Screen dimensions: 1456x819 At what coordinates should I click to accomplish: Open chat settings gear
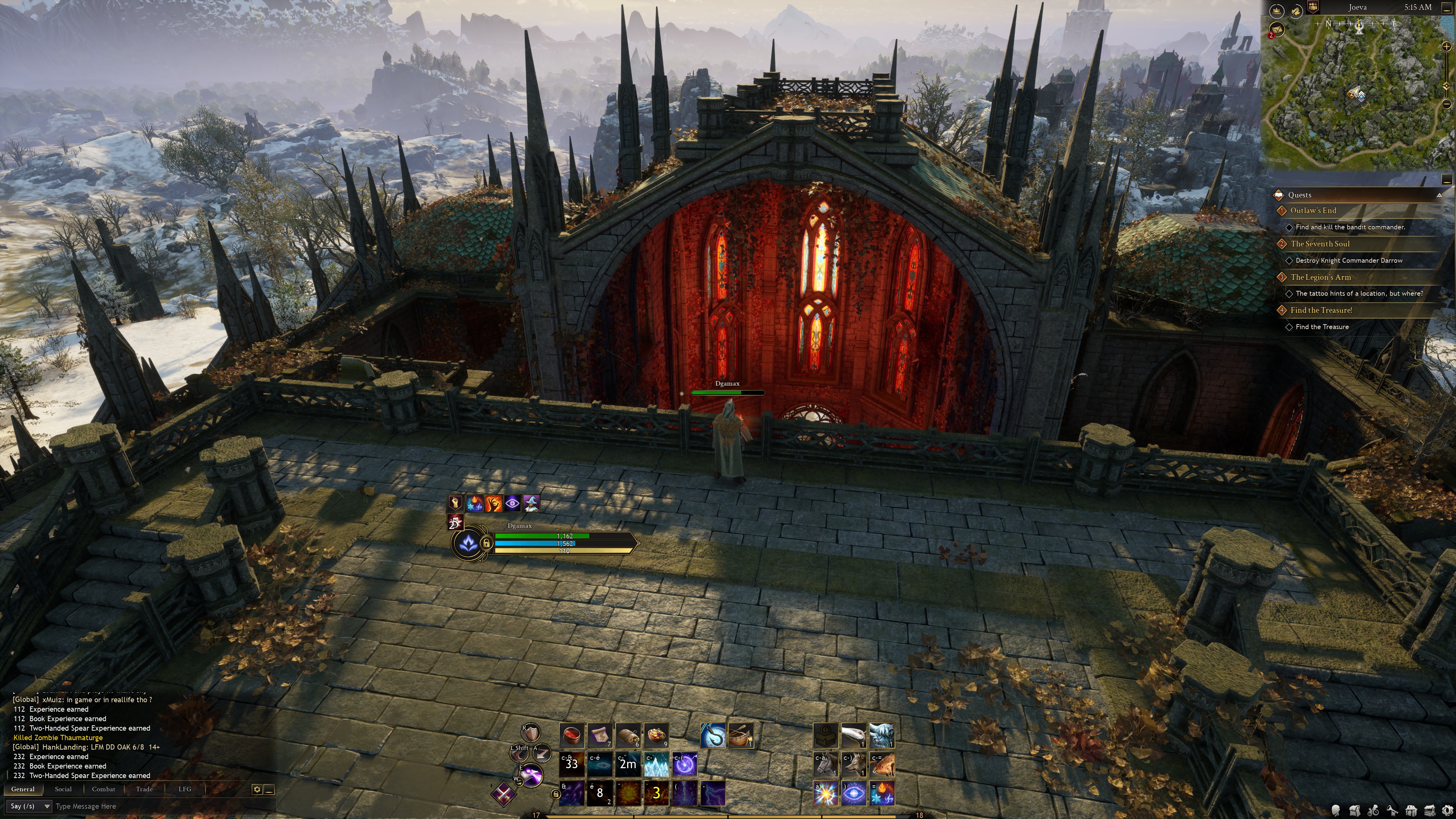pyautogui.click(x=257, y=789)
